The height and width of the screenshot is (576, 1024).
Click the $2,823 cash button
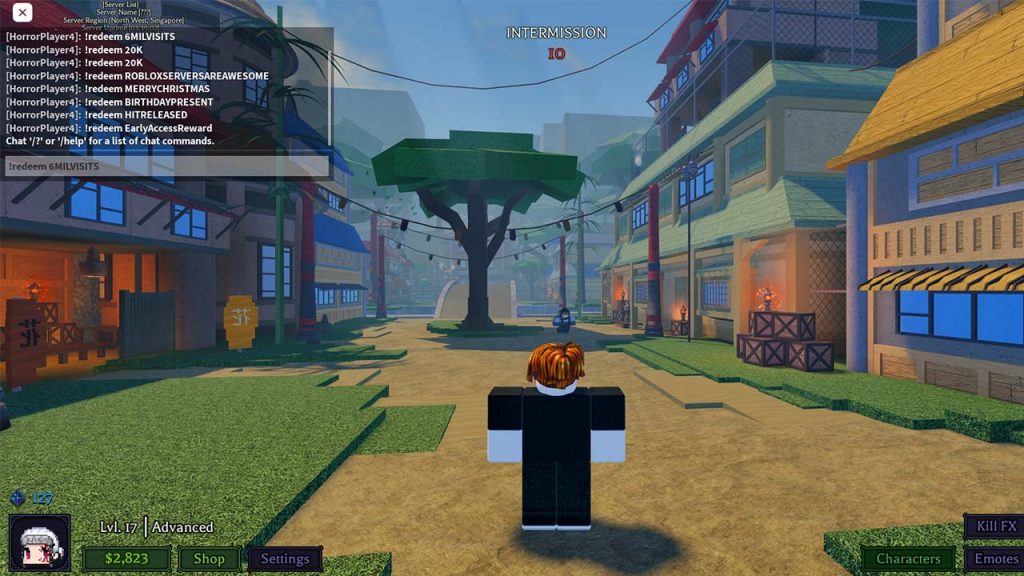pos(127,559)
